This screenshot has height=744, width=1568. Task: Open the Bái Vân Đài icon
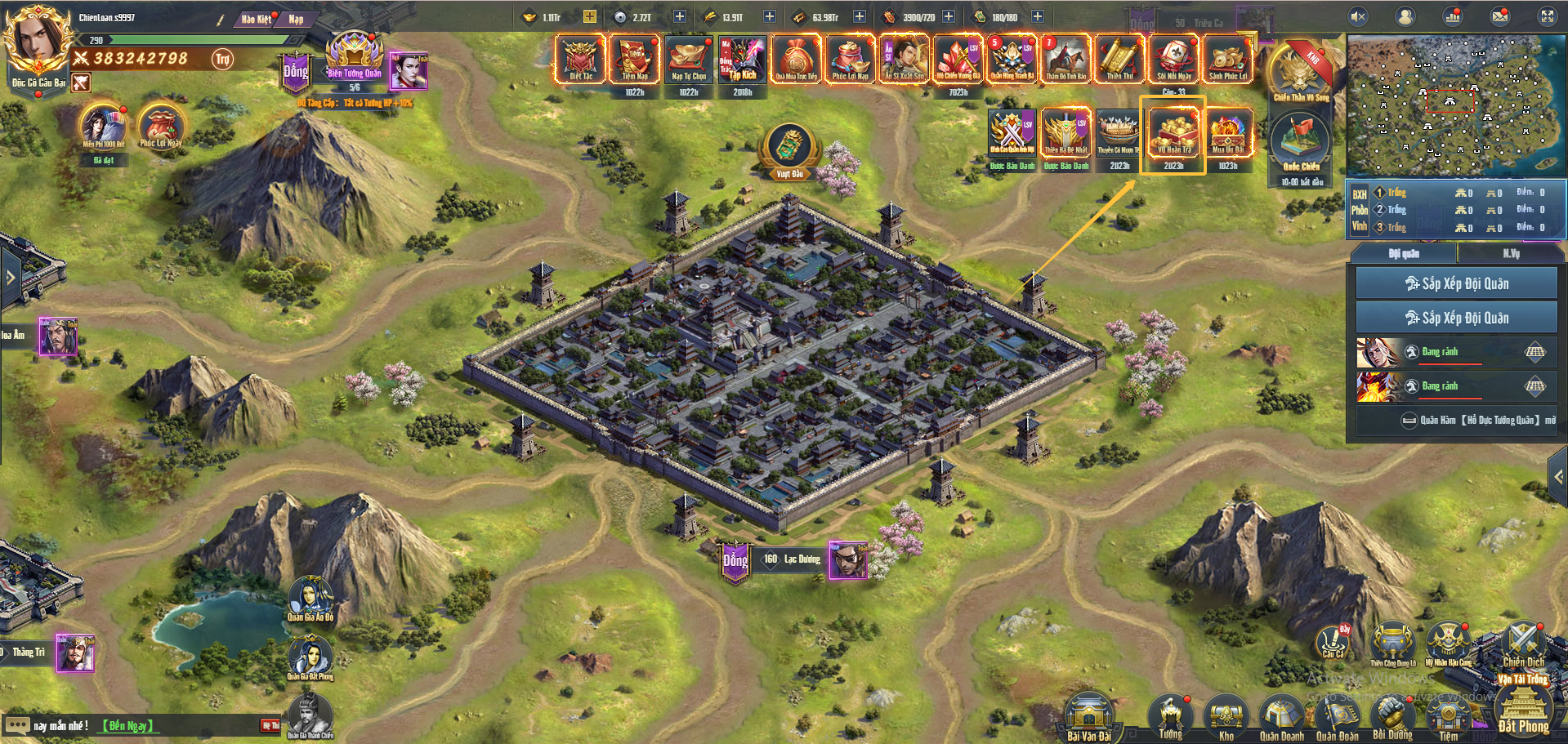(x=1088, y=715)
